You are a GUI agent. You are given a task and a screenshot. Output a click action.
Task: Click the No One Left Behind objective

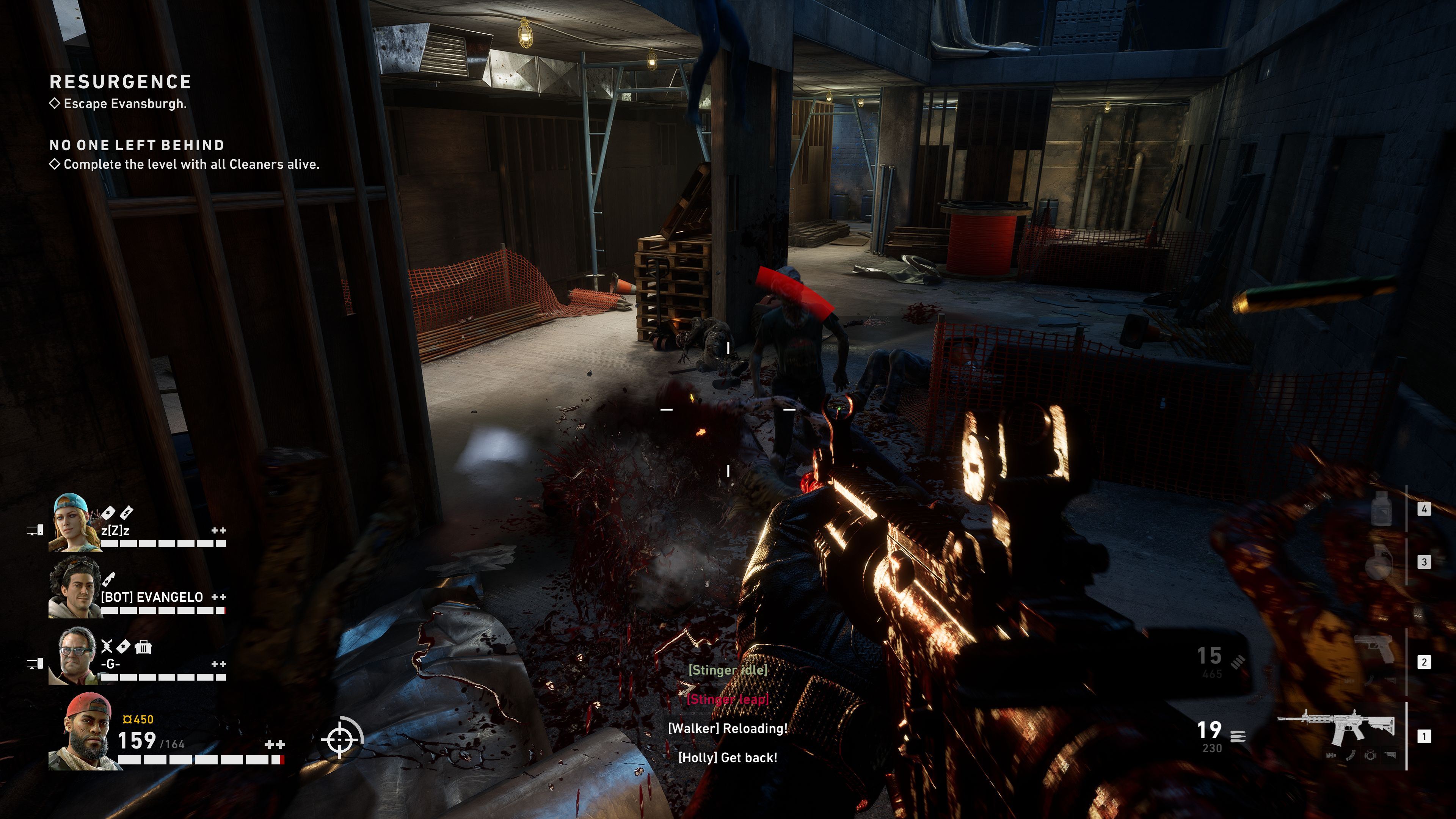coord(137,145)
